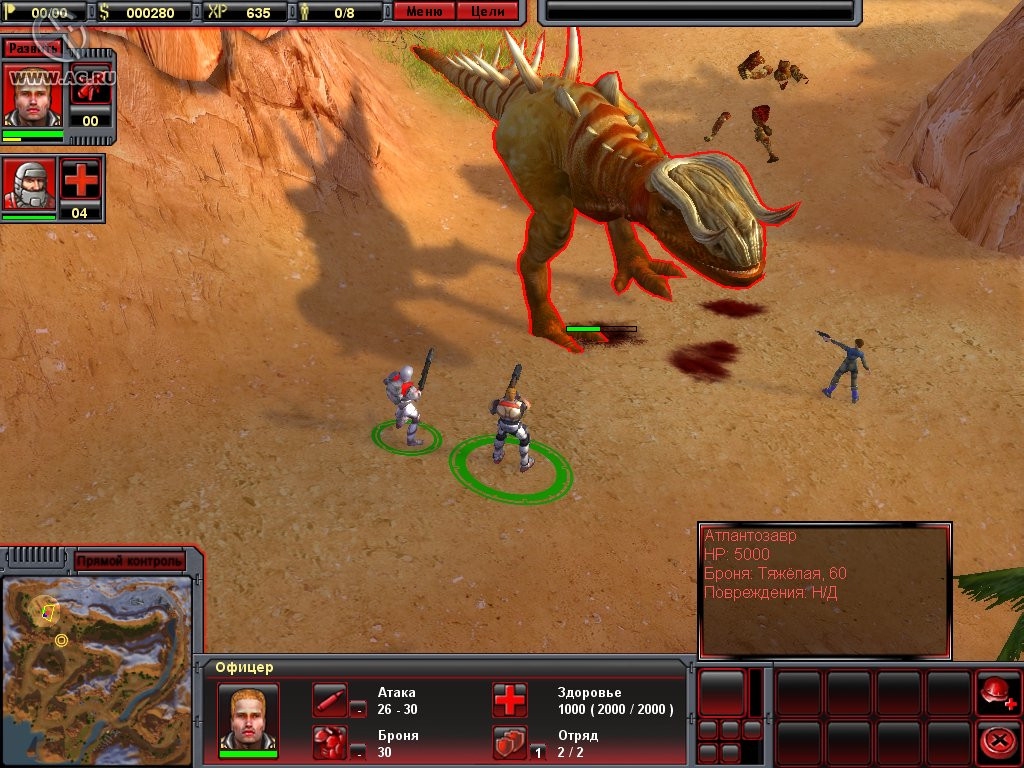Toggle Прямой контроль mode
The image size is (1024, 768).
[129, 561]
